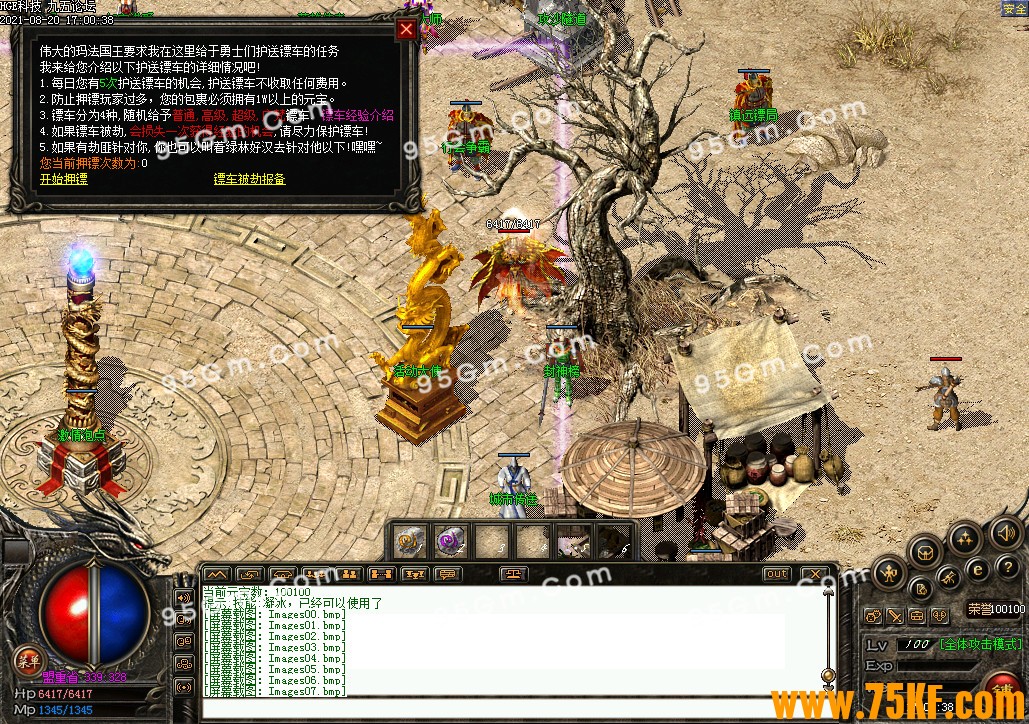The width and height of the screenshot is (1029, 724).
Task: Use the orange scroll in hotbar slot 1
Action: 410,541
